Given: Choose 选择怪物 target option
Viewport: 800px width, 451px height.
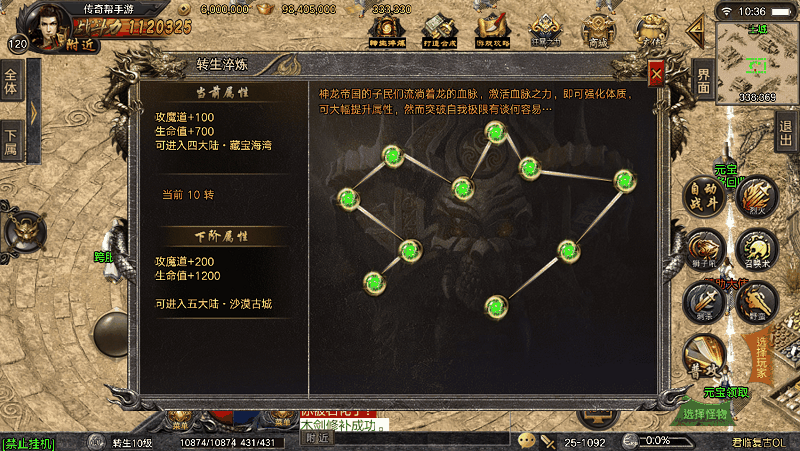Looking at the screenshot, I should coord(706,413).
